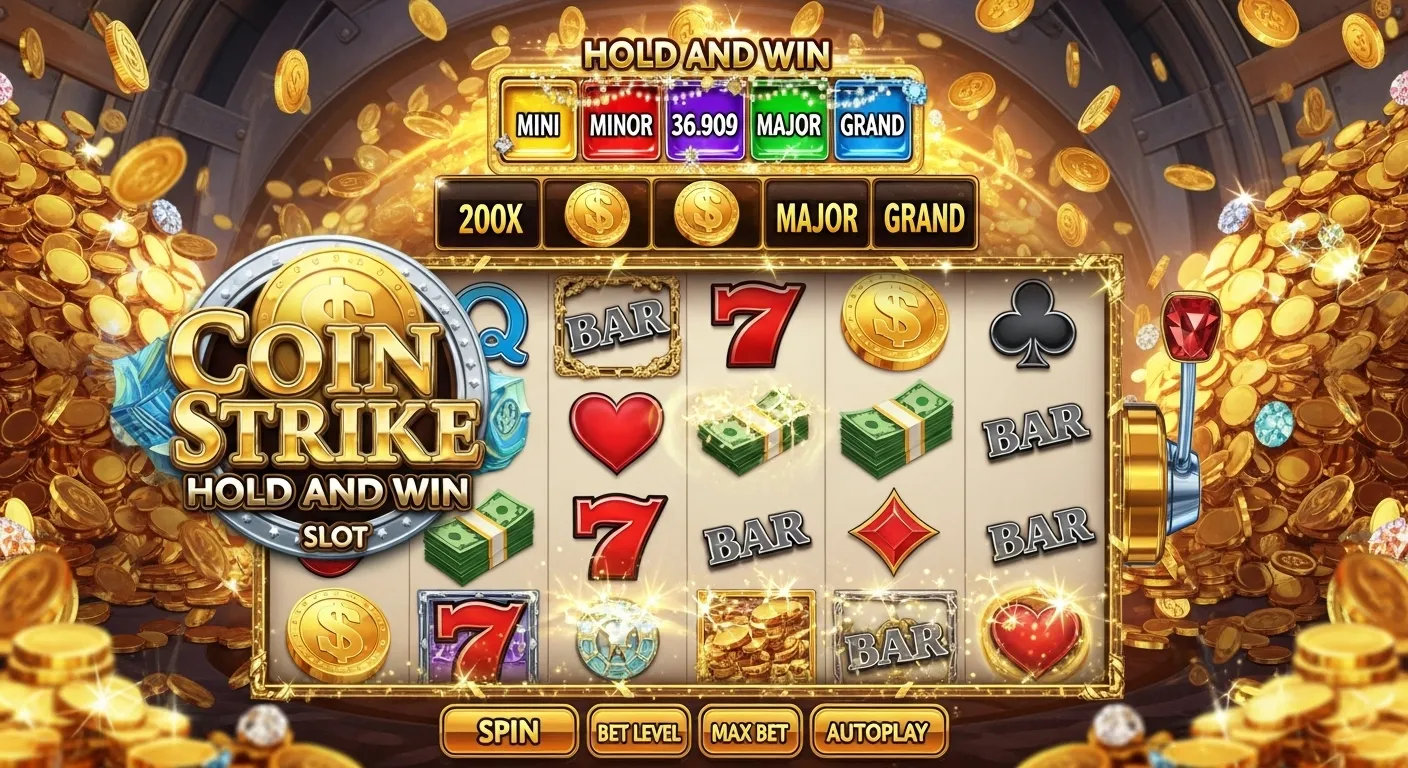Open the BET LEVEL selector
This screenshot has width=1408, height=768.
point(639,732)
